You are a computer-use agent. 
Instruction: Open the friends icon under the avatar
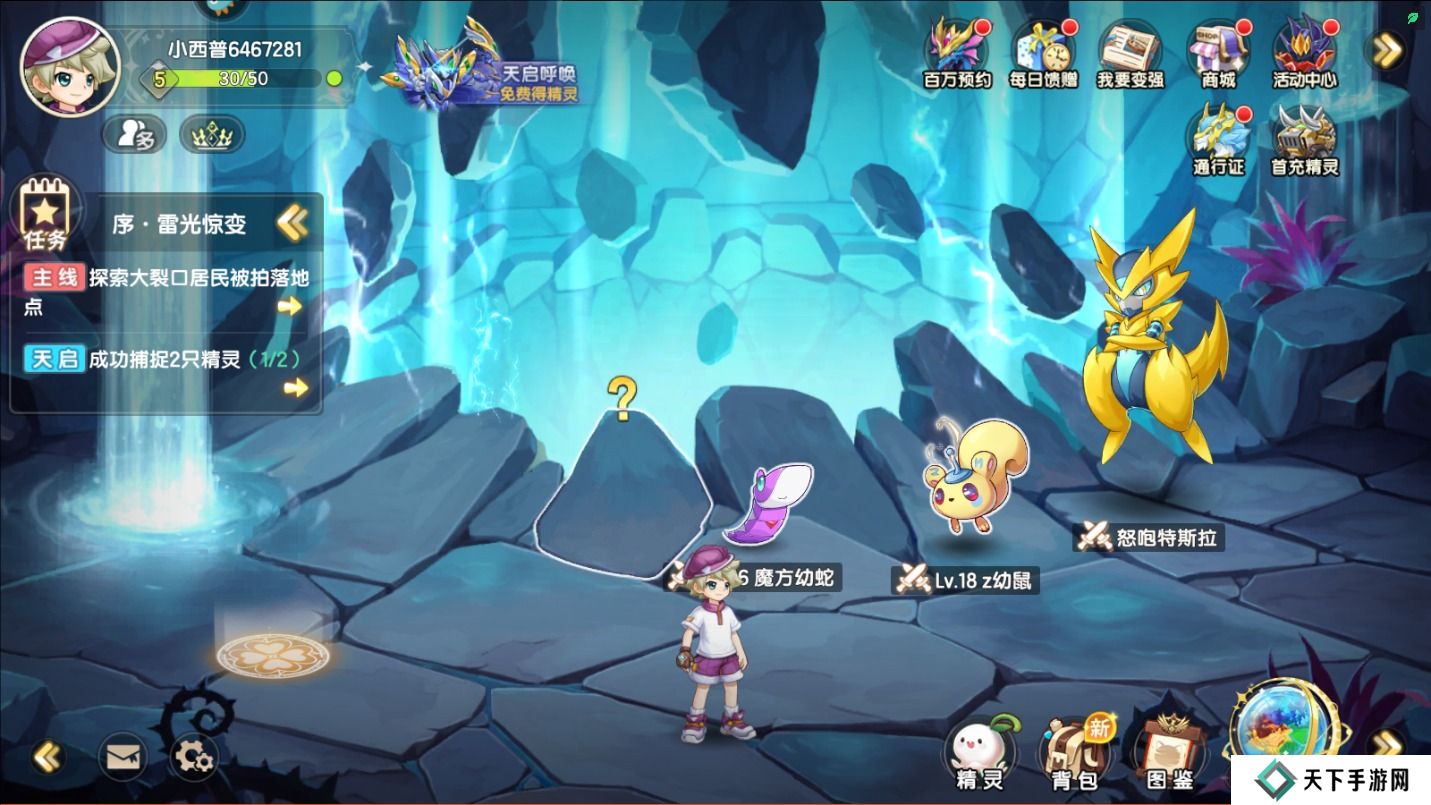(135, 134)
